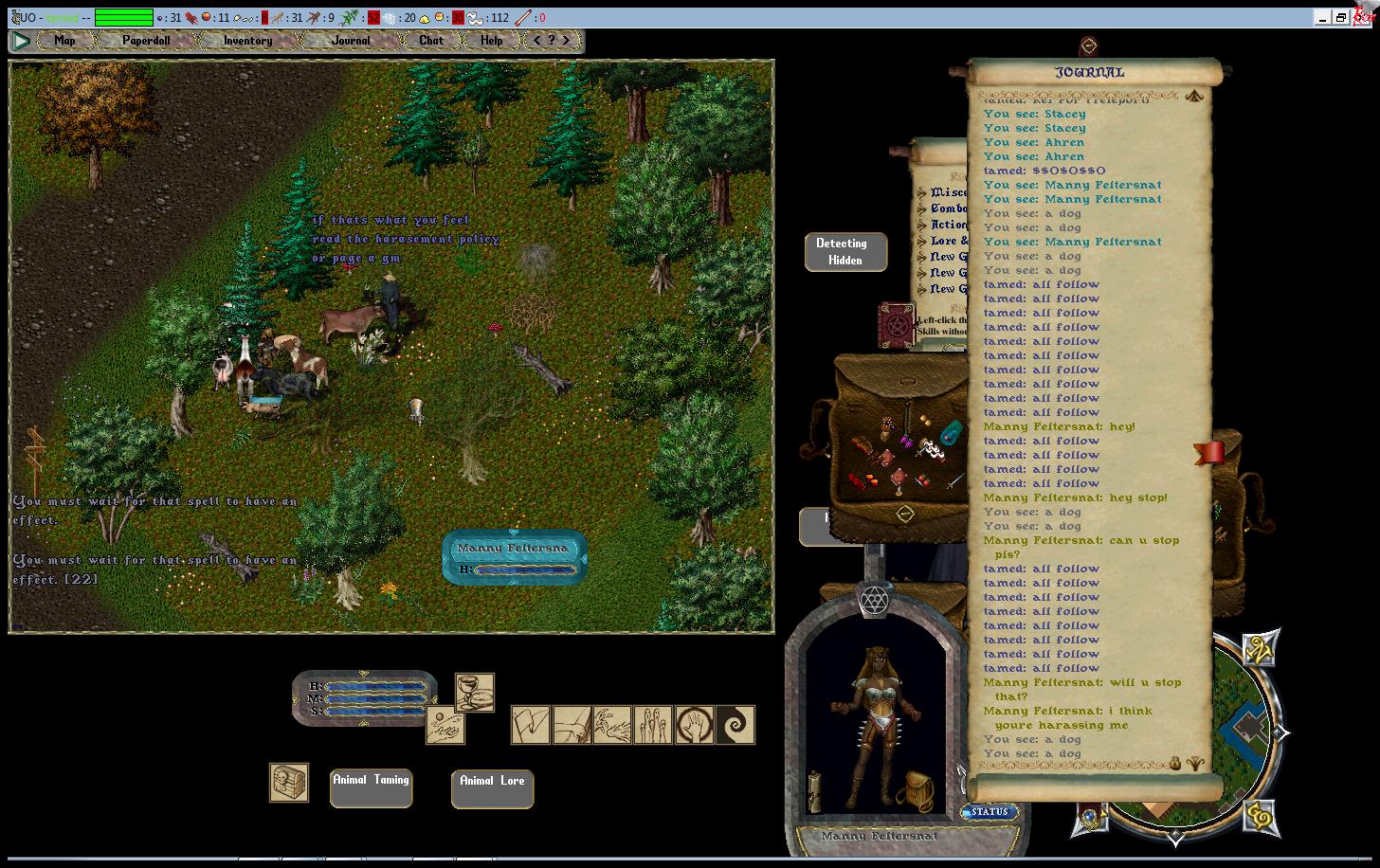The height and width of the screenshot is (868, 1380).
Task: Minimize the game window
Action: pos(1322,17)
